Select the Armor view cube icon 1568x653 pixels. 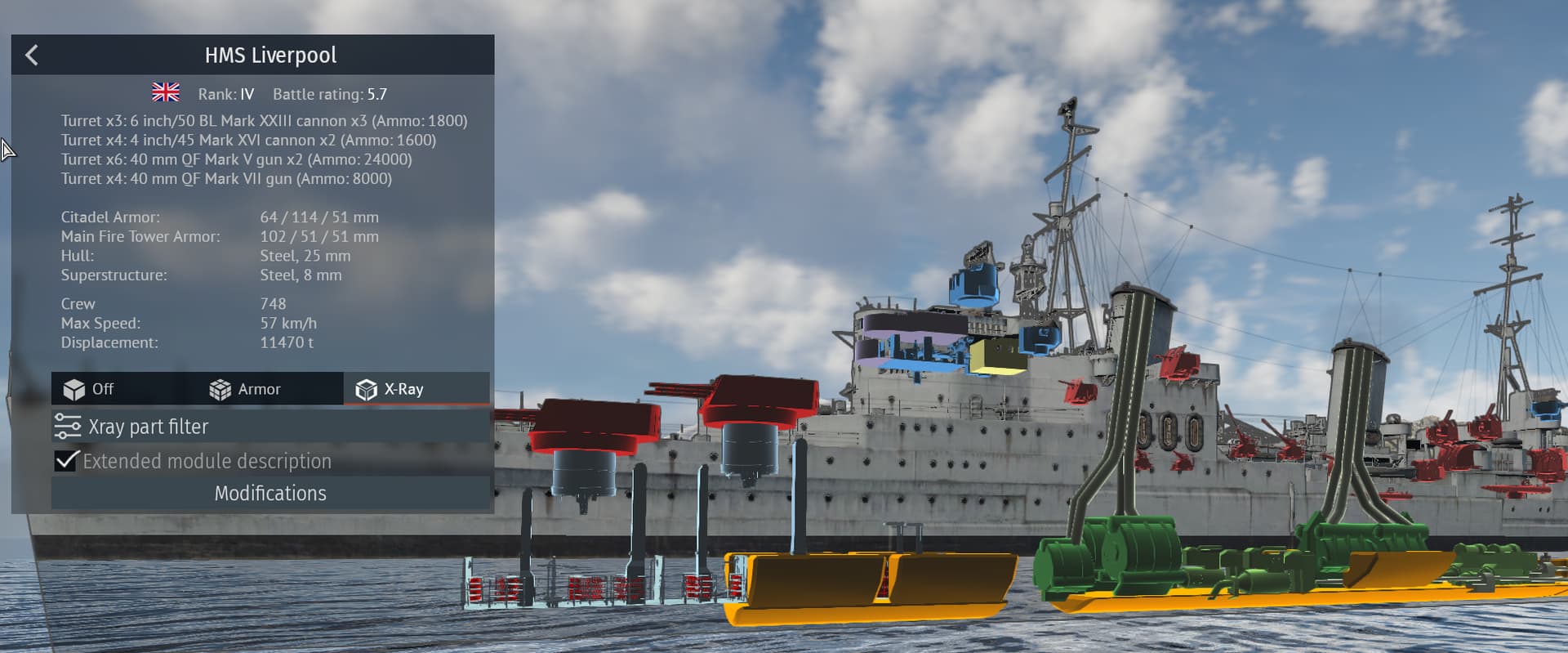(x=217, y=389)
